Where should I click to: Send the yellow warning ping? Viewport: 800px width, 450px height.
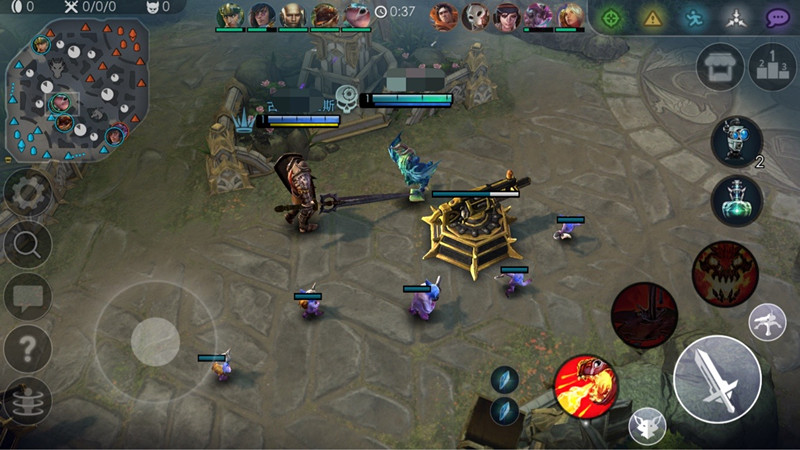coord(654,17)
